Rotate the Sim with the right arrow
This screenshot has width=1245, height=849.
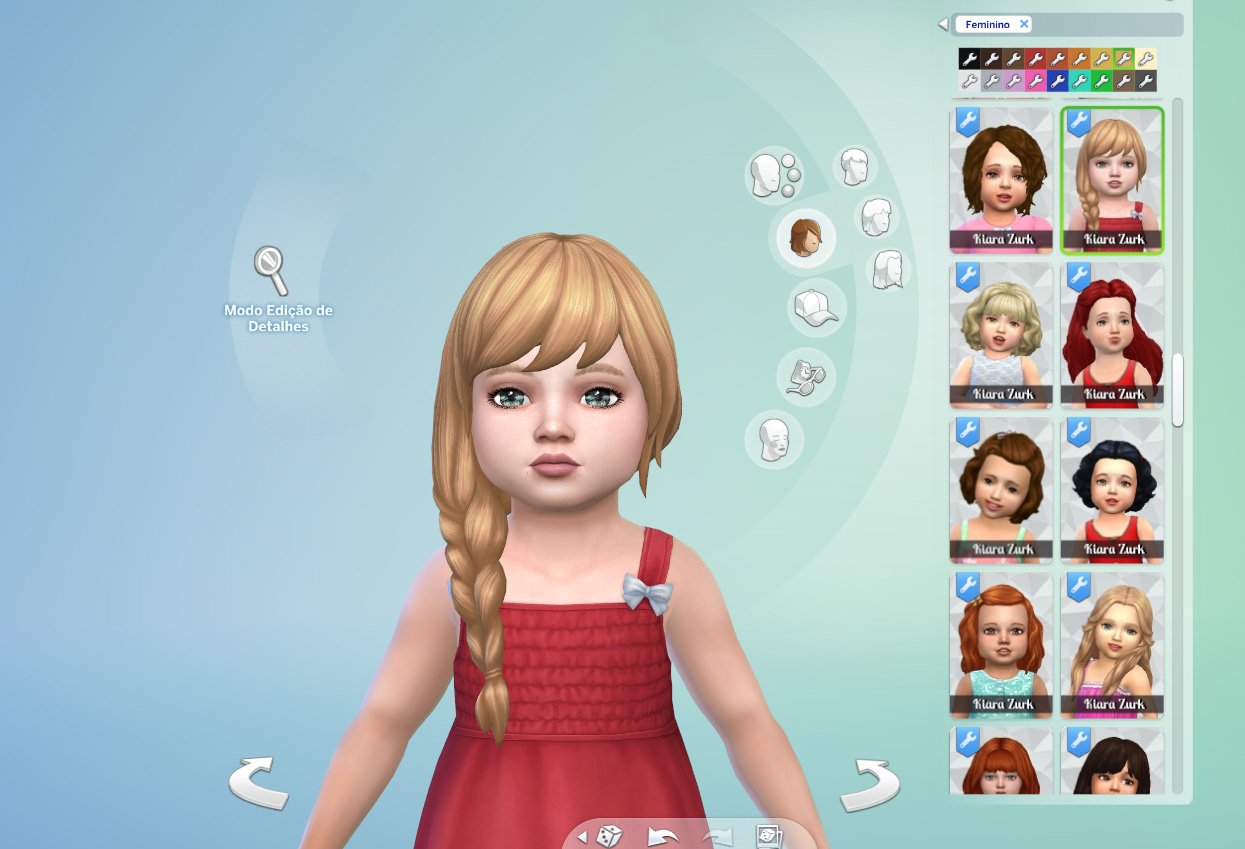(869, 785)
